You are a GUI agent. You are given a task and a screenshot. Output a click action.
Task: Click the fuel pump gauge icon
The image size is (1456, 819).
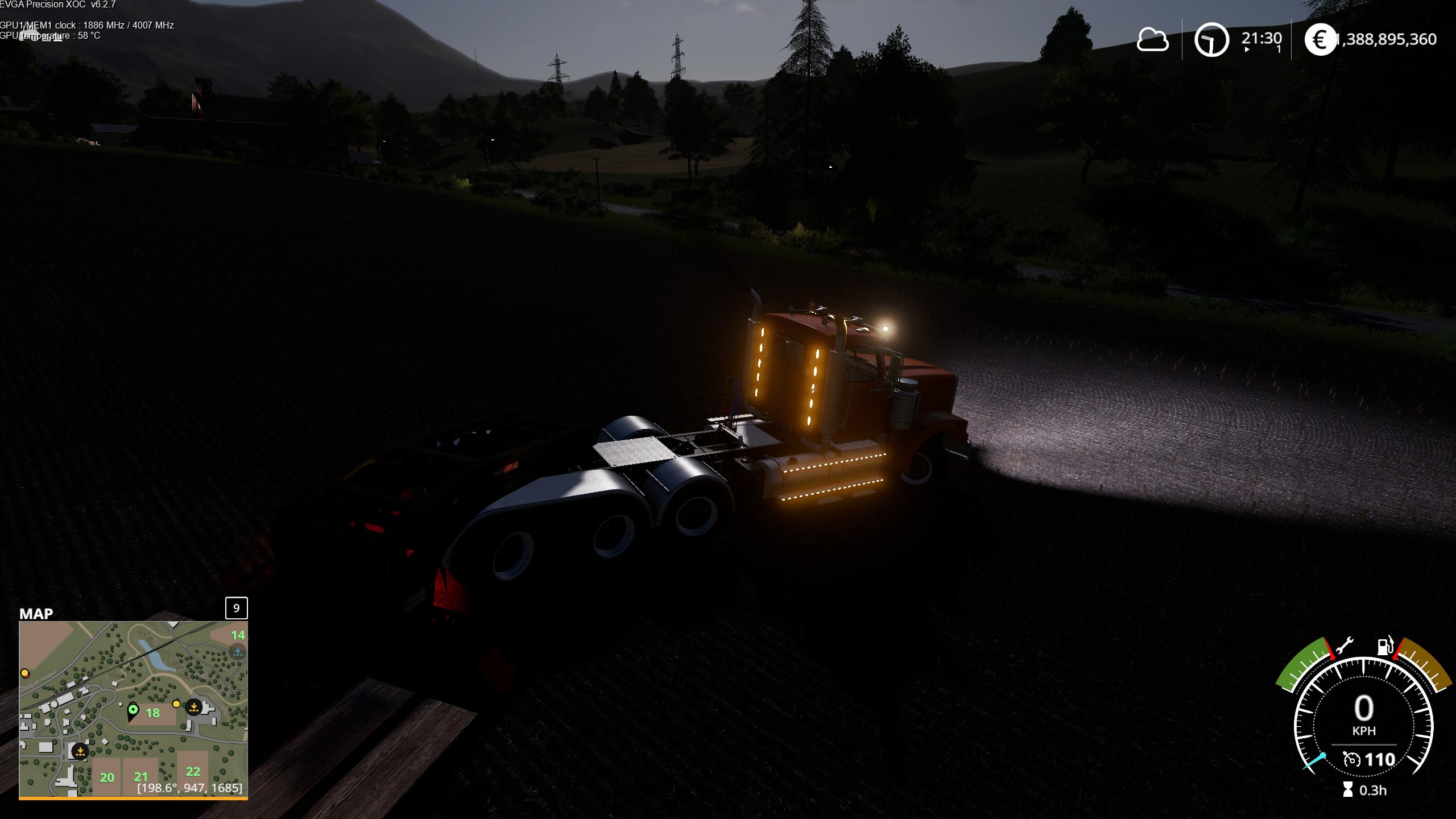(1383, 646)
